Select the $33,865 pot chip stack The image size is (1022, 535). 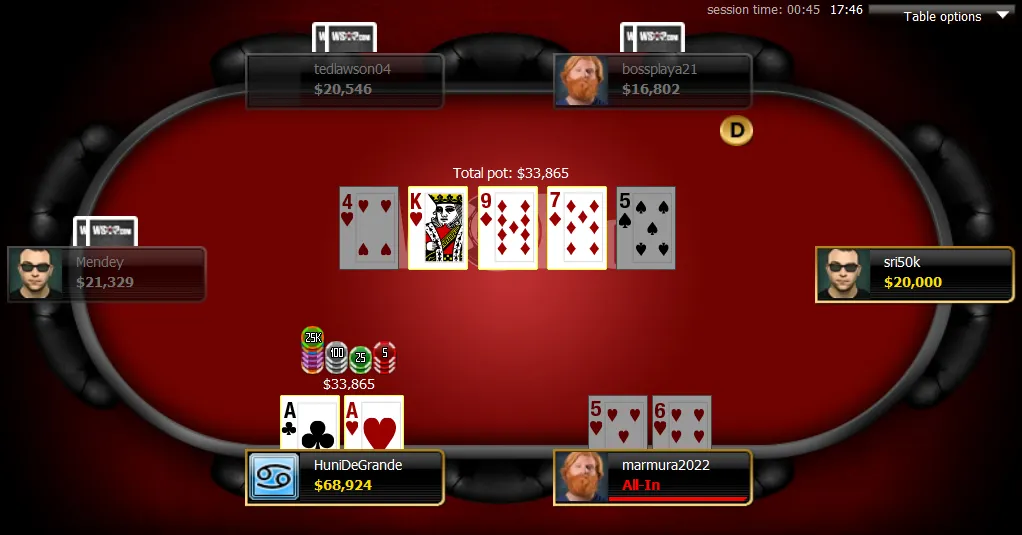tap(348, 352)
